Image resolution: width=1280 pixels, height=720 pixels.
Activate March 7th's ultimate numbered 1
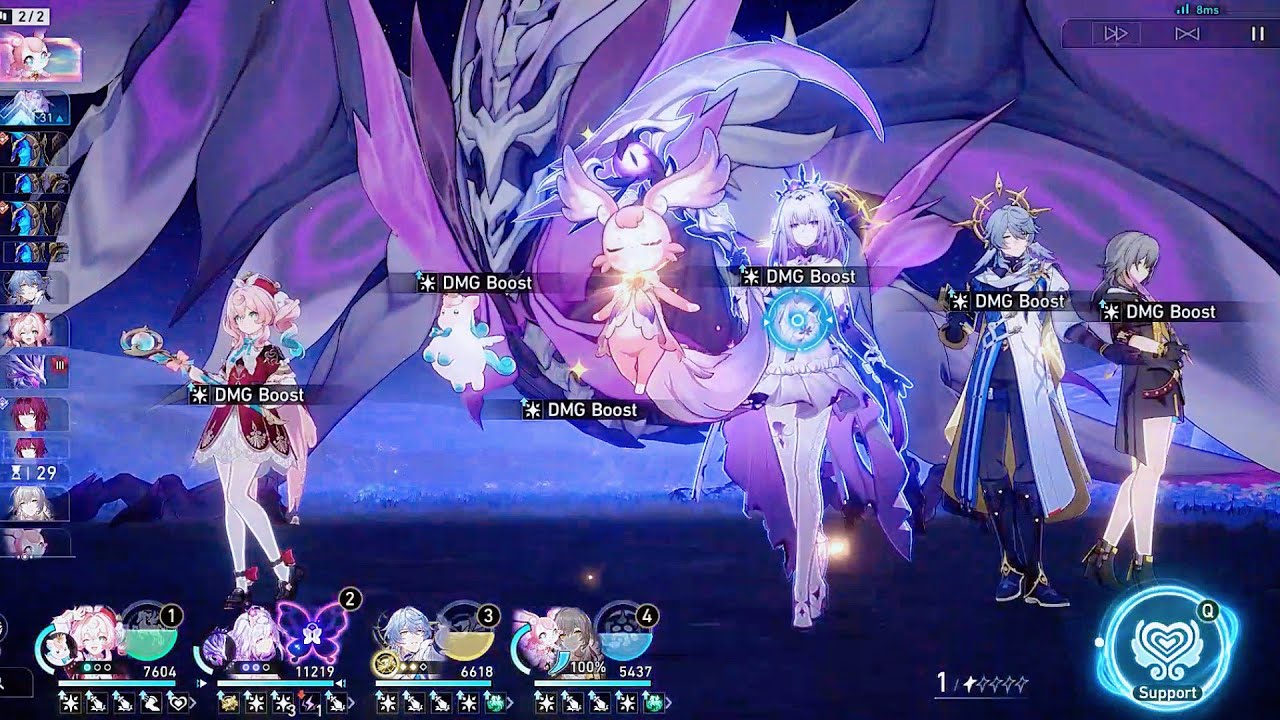click(x=154, y=630)
